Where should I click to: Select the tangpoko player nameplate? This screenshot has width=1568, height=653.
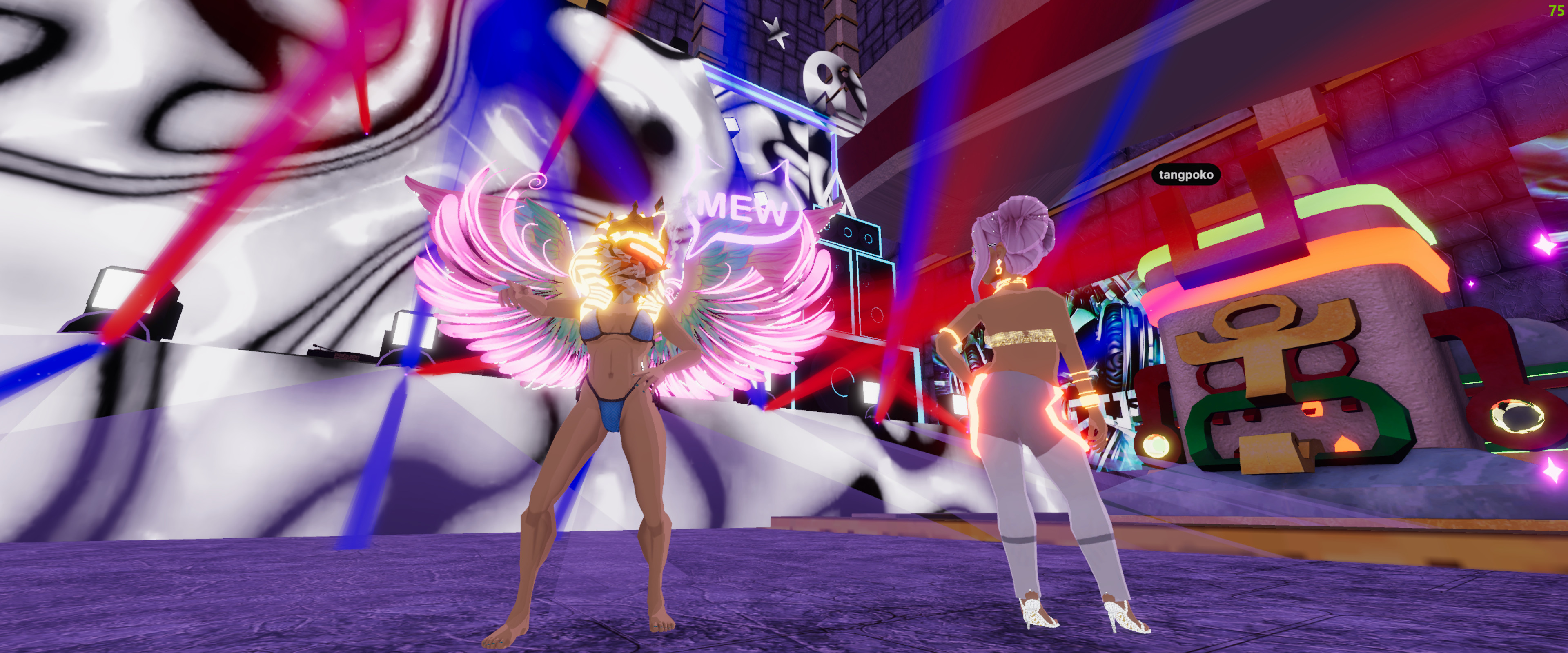tap(1186, 175)
